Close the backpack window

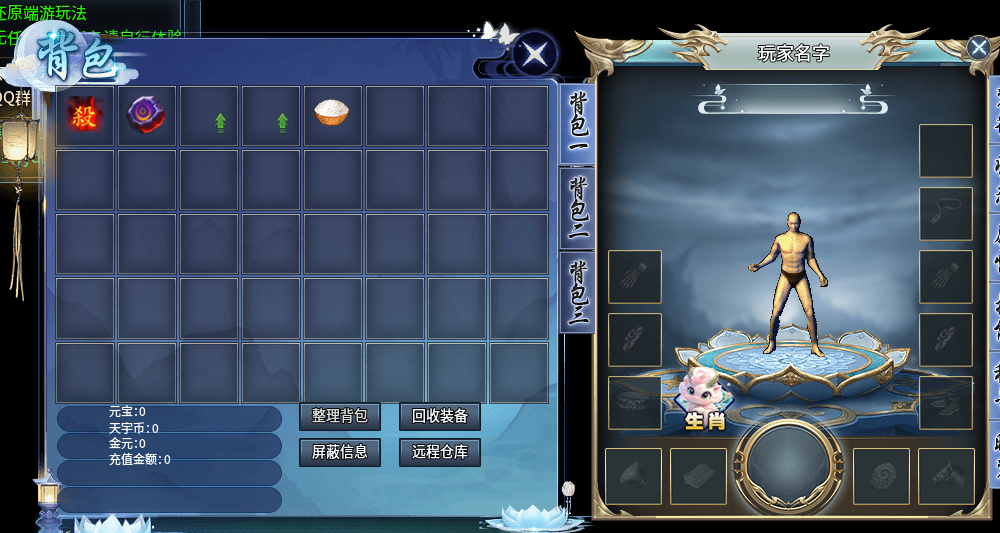point(535,52)
